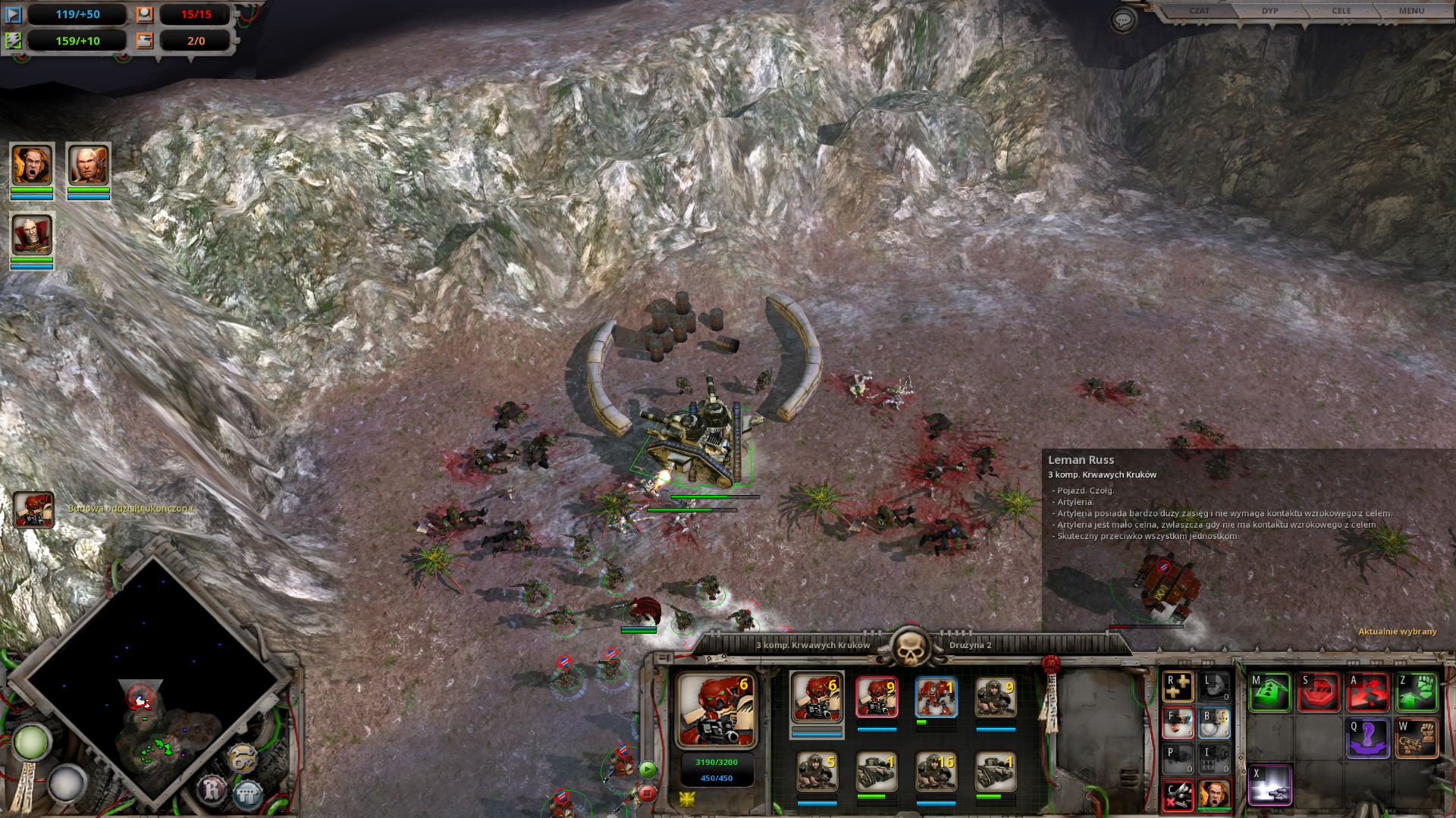The image size is (1456, 818).
Task: Select the green fist melee stance (Z)
Action: coord(1416,692)
